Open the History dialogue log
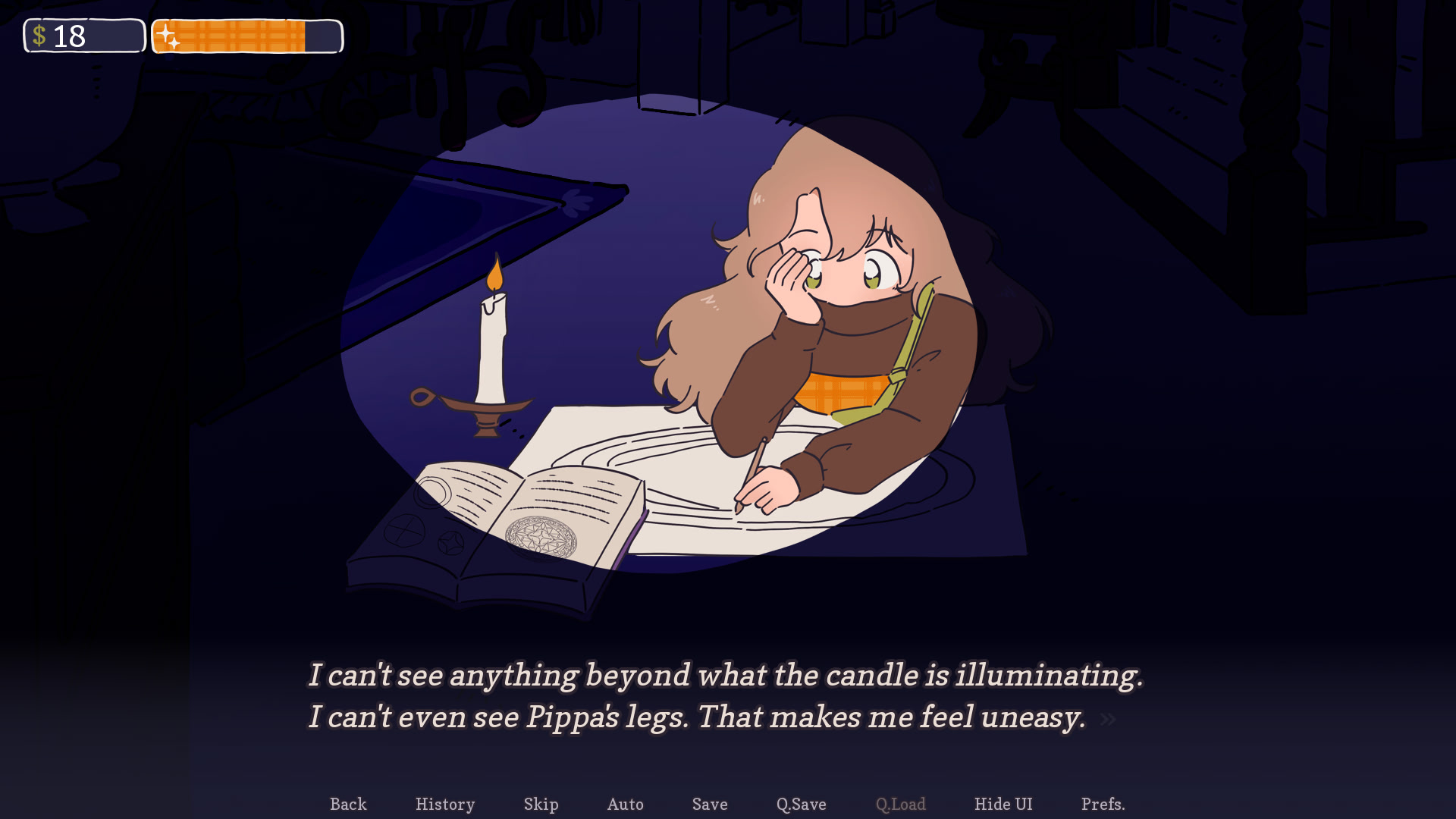The image size is (1456, 819). (x=445, y=804)
